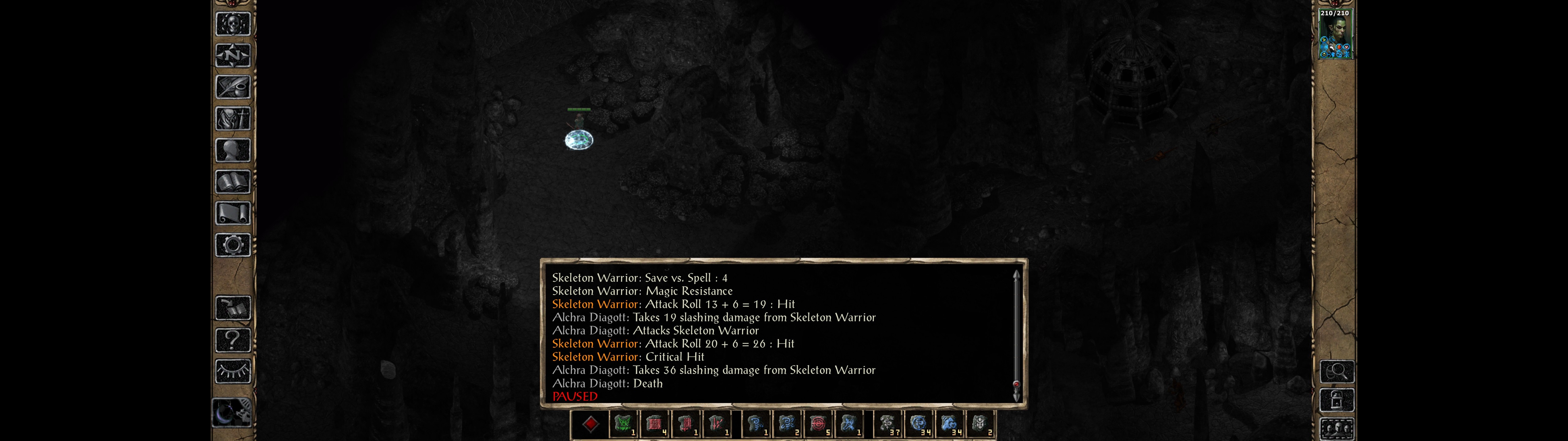Select the character portrait showing 210/210
This screenshot has width=1568, height=441.
coord(1335,34)
